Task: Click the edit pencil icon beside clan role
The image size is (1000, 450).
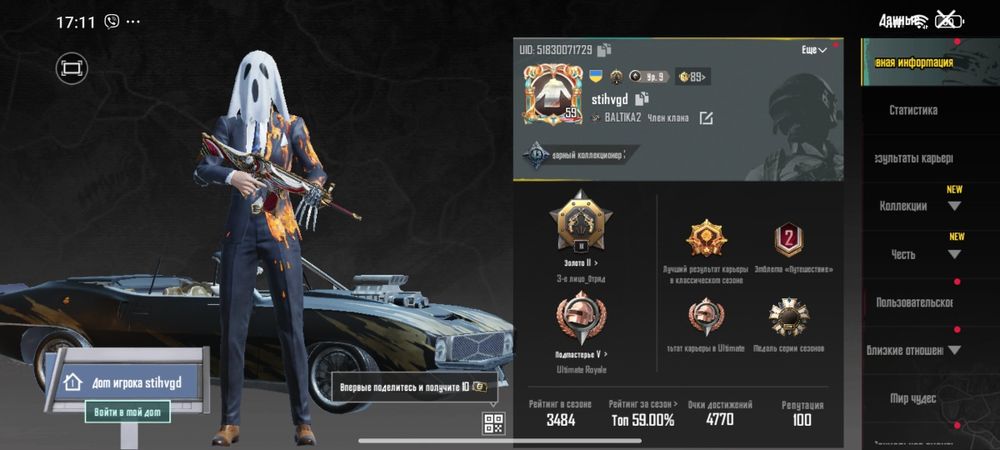Action: 706,118
